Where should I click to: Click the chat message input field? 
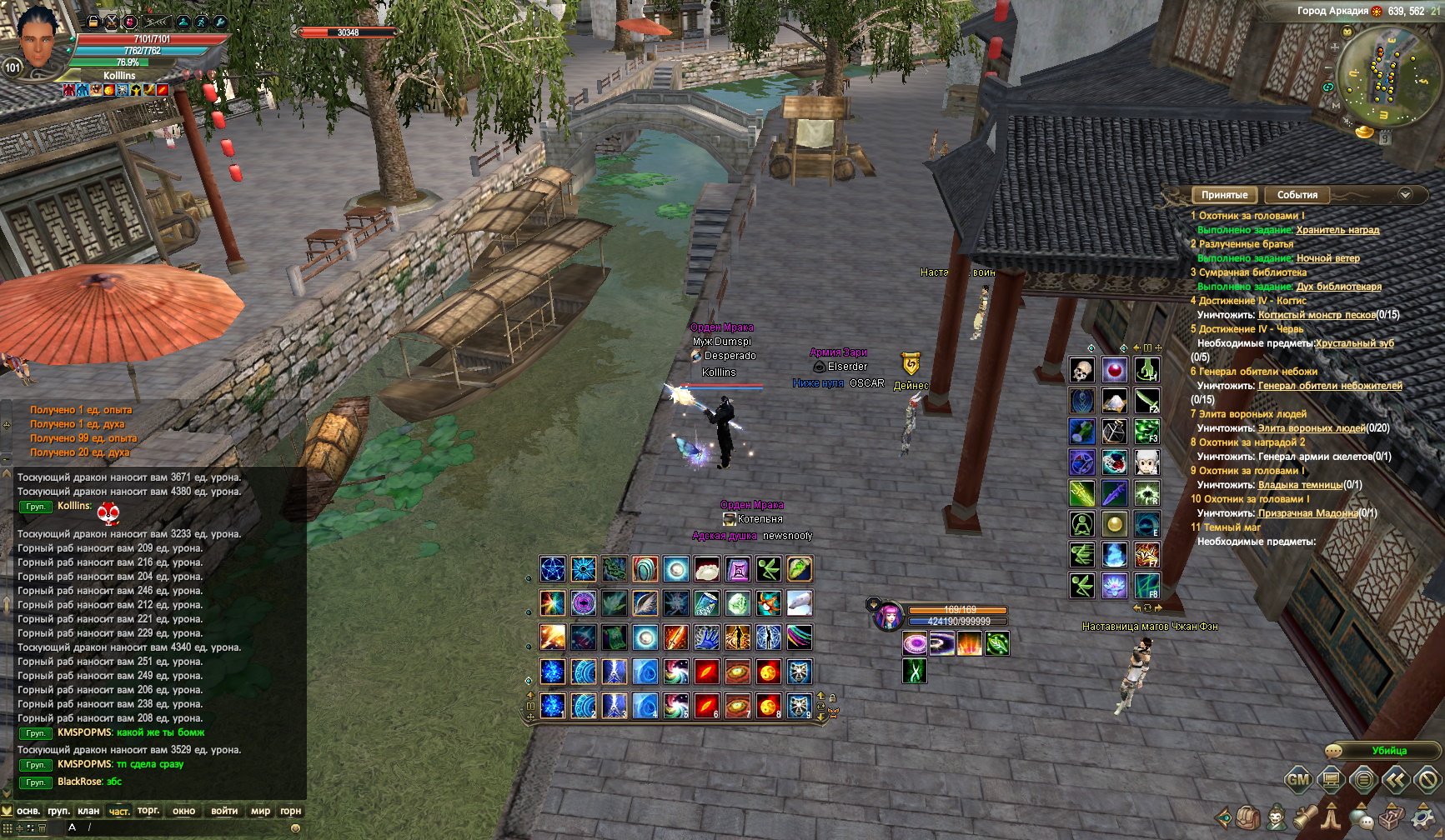coord(183,827)
